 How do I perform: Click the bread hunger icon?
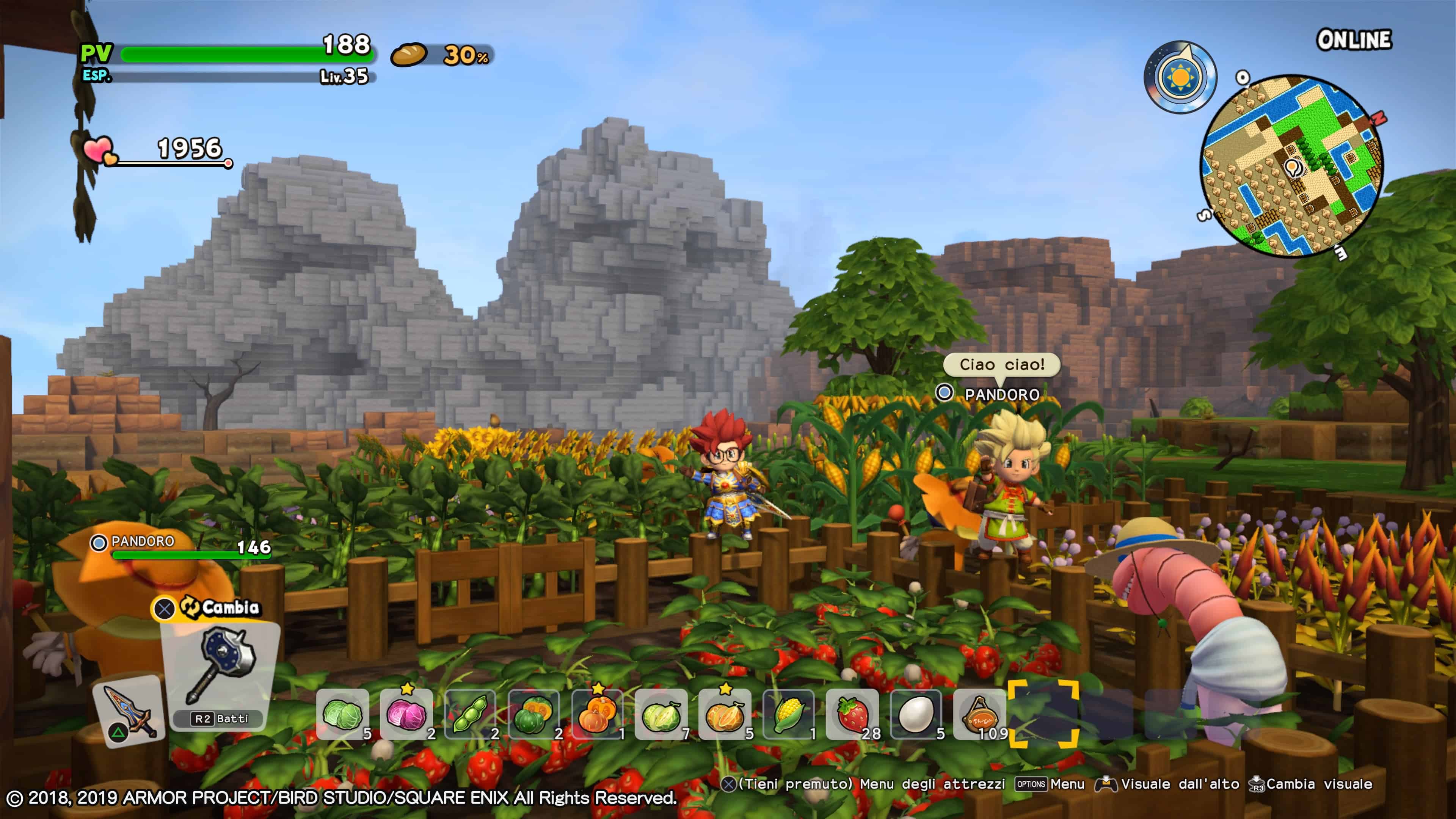tap(409, 55)
